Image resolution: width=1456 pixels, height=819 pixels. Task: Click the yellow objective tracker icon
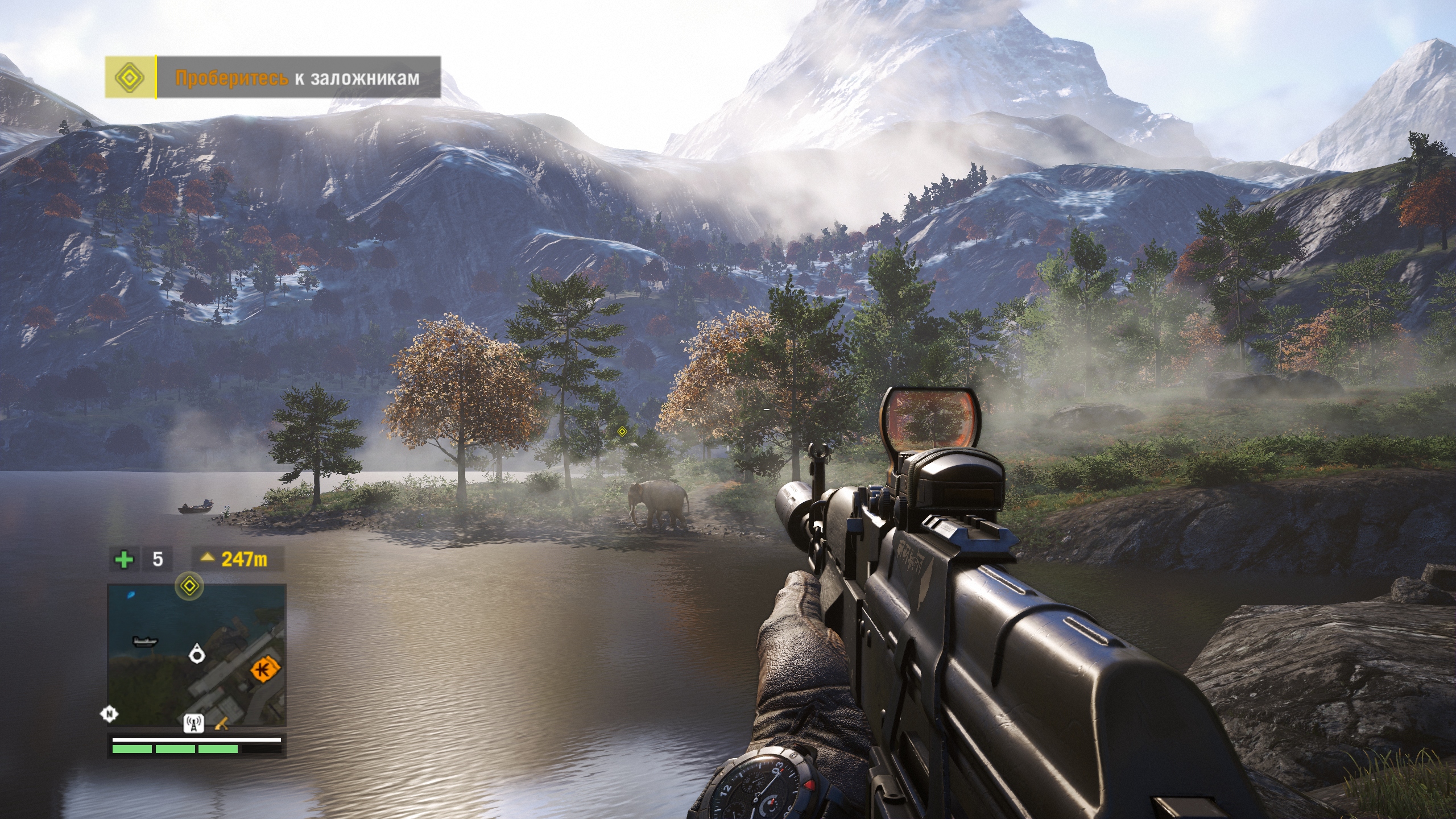click(130, 77)
